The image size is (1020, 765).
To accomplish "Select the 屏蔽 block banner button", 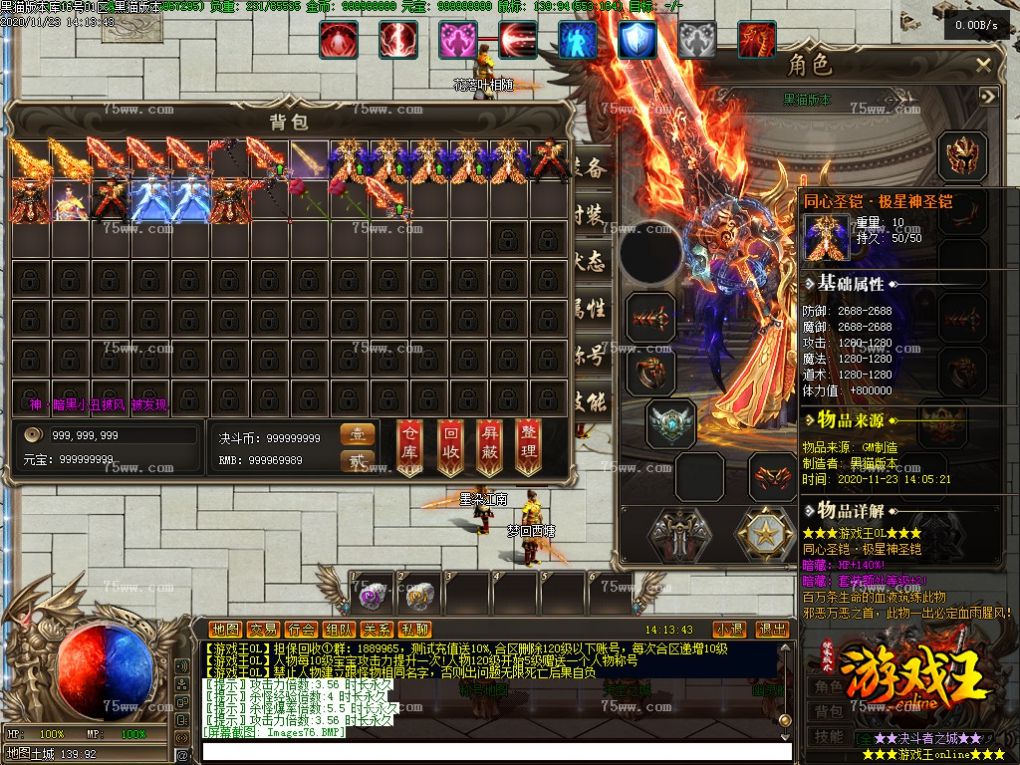I will click(x=489, y=446).
